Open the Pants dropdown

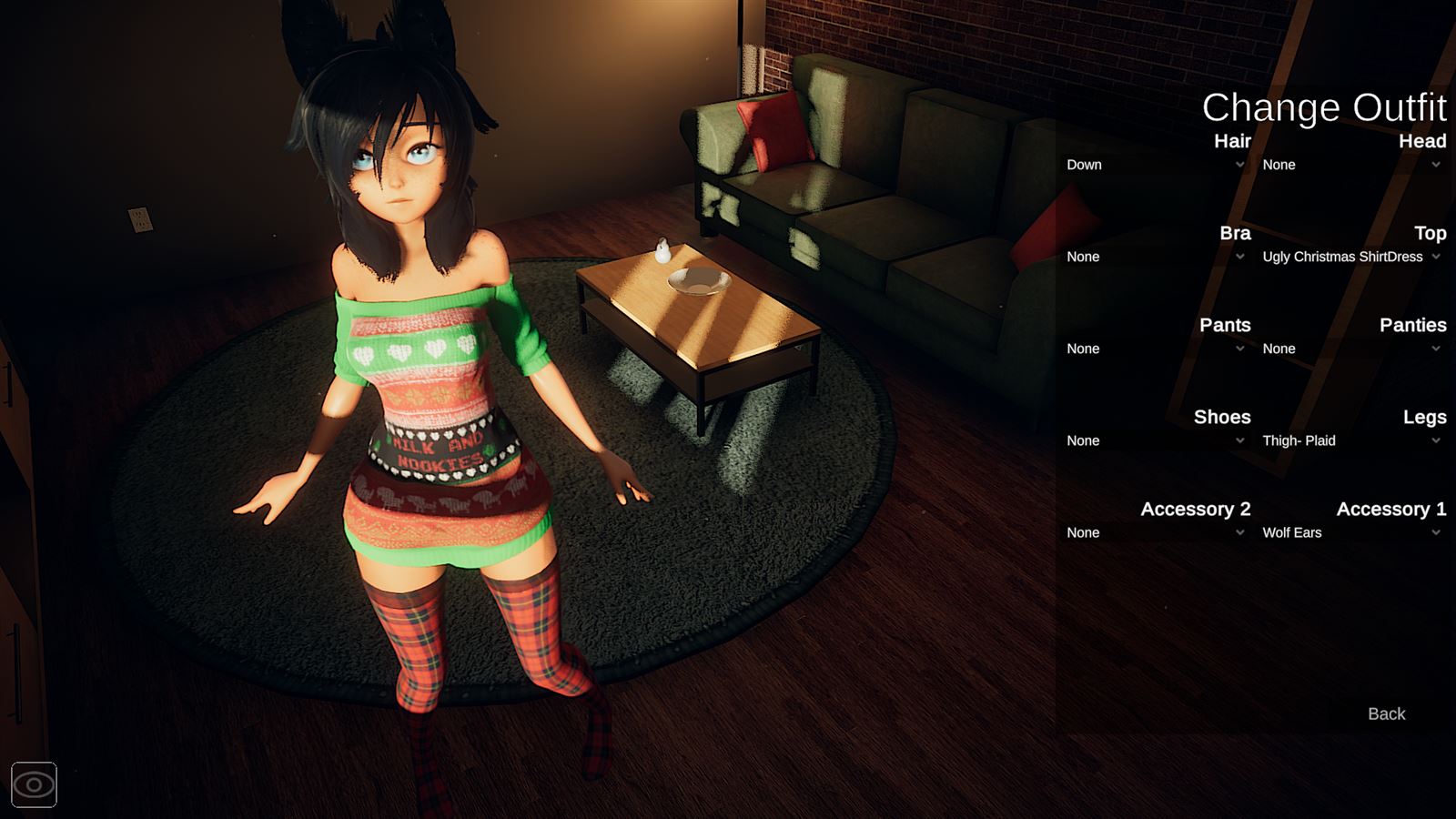point(1151,349)
